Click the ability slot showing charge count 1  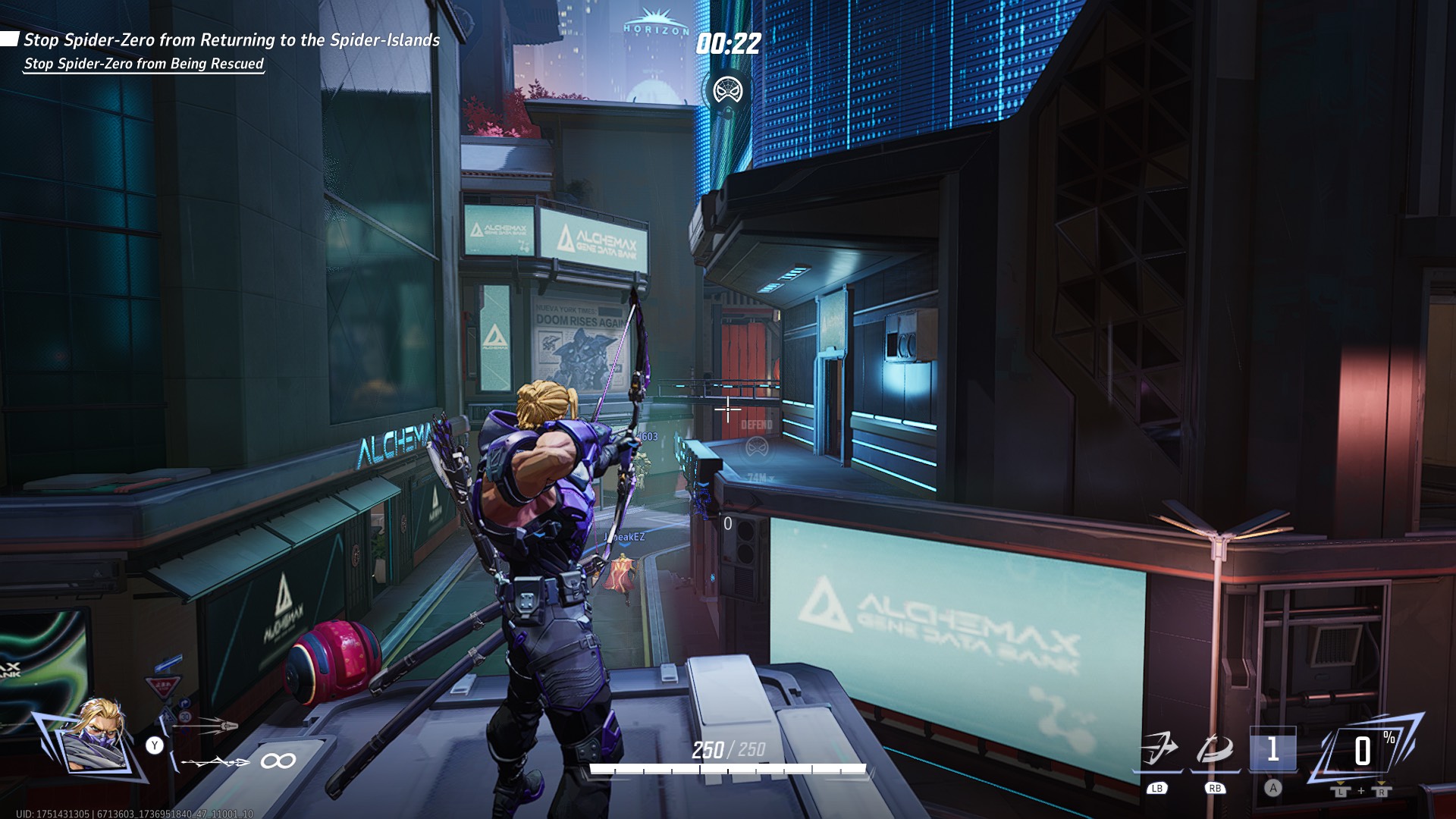pos(1272,751)
